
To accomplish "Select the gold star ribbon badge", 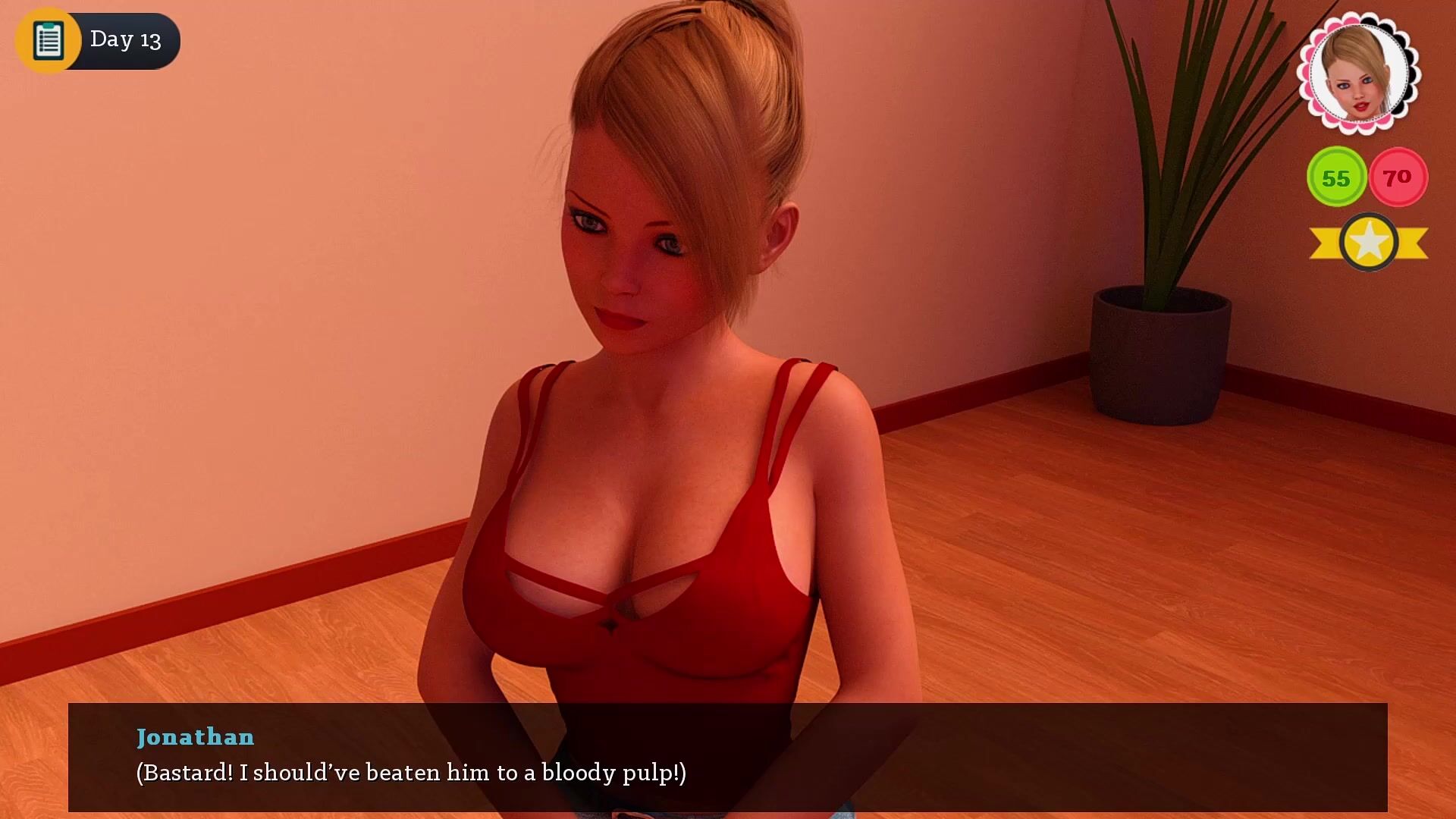I will pos(1369,243).
